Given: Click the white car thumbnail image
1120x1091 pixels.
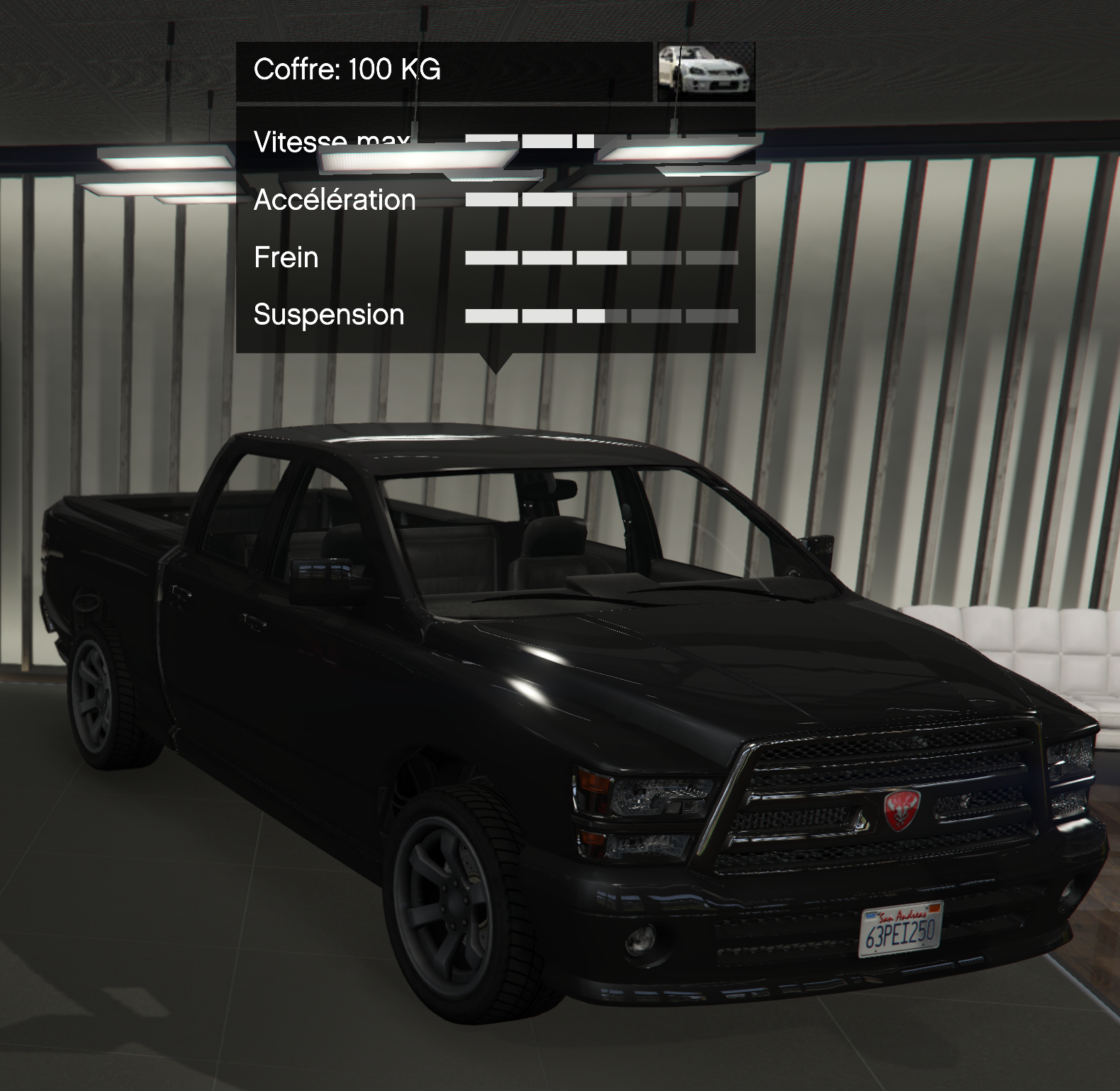Looking at the screenshot, I should pyautogui.click(x=705, y=71).
